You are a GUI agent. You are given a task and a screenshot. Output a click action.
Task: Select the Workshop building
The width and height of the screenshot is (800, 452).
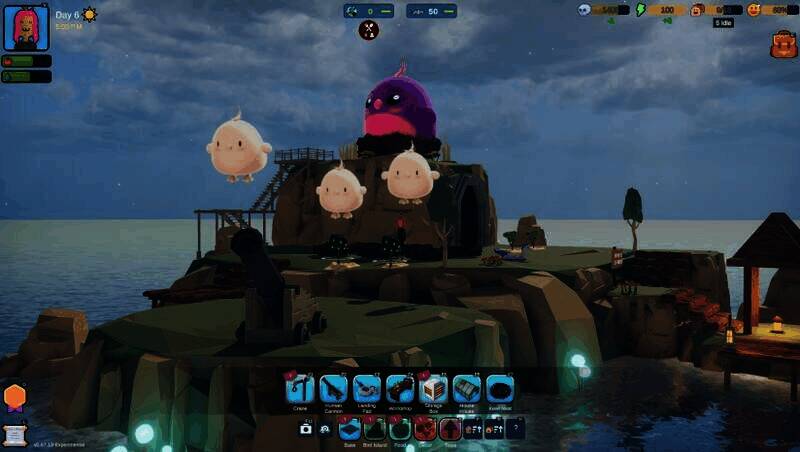[x=400, y=388]
